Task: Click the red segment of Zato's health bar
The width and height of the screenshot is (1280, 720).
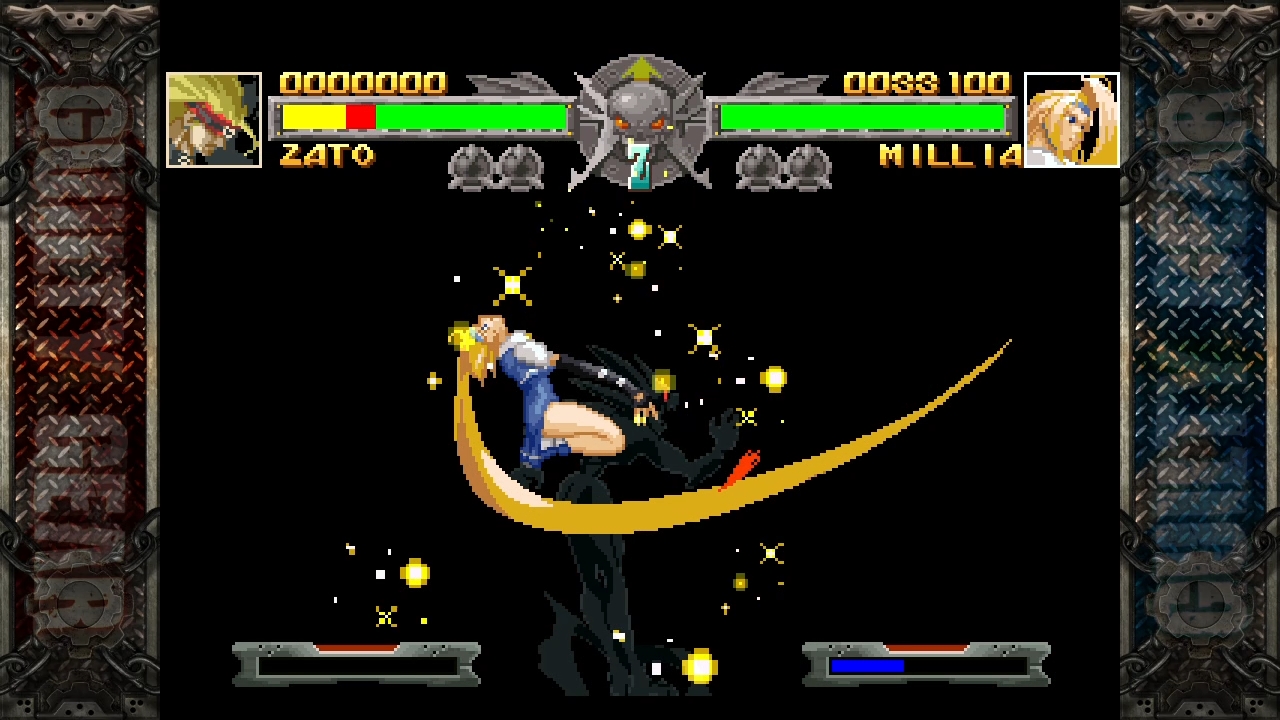Action: pyautogui.click(x=362, y=117)
